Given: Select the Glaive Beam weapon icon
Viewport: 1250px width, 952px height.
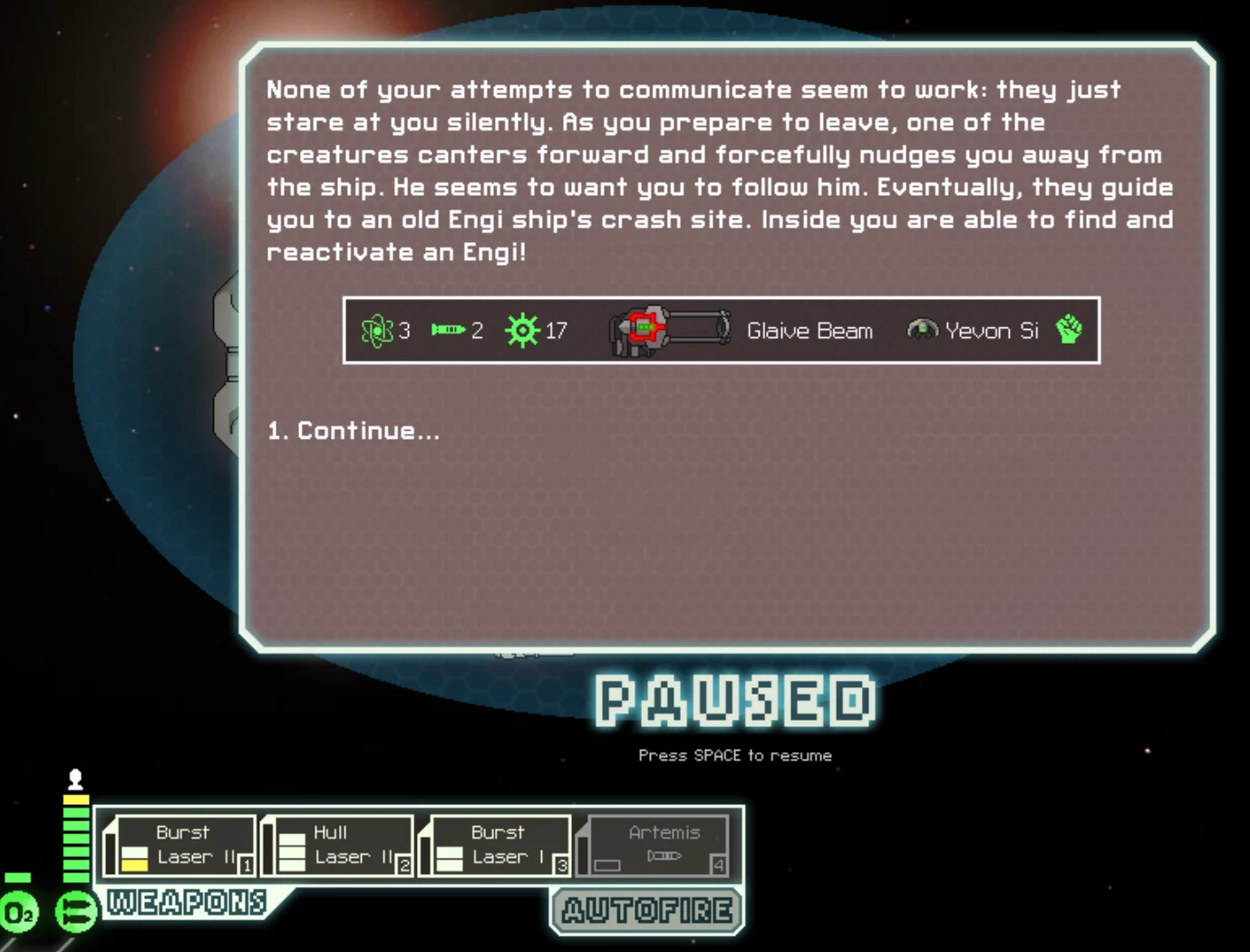Looking at the screenshot, I should coord(671,329).
